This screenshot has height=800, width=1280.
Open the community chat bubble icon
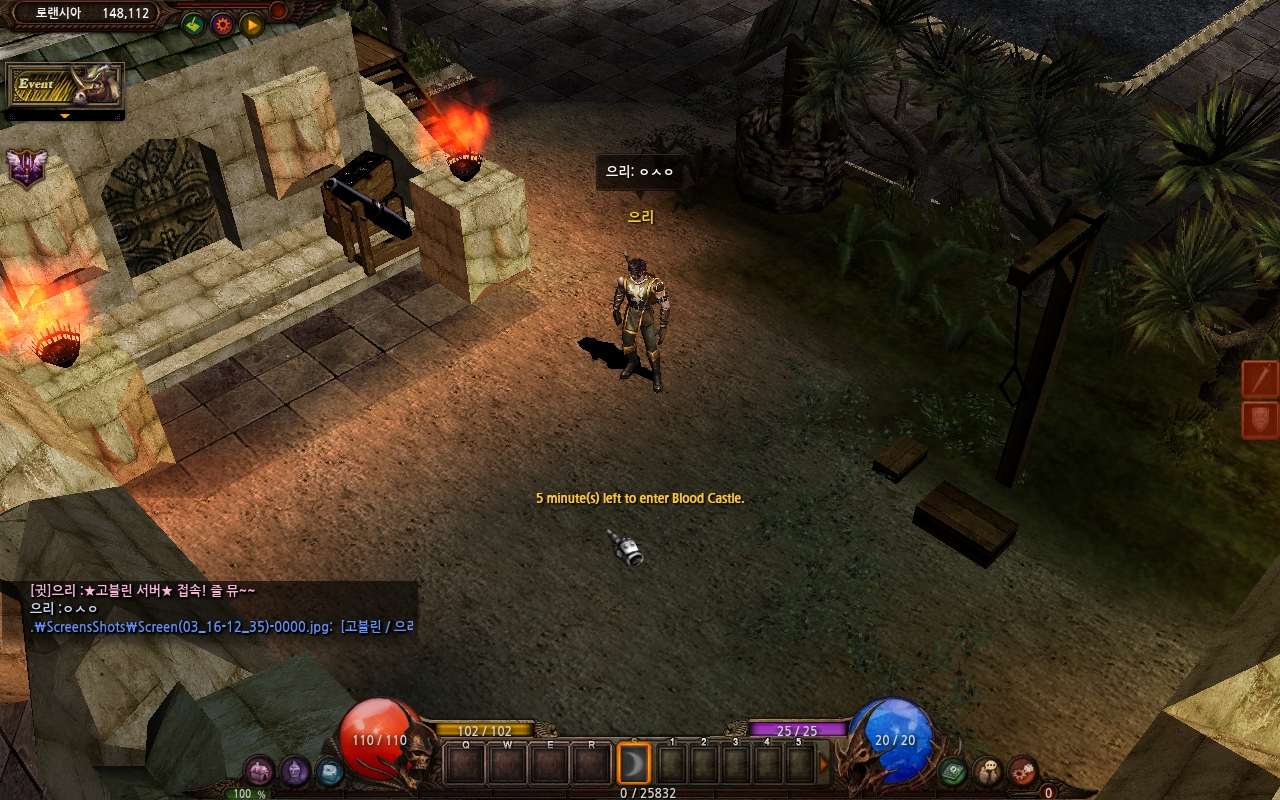988,771
